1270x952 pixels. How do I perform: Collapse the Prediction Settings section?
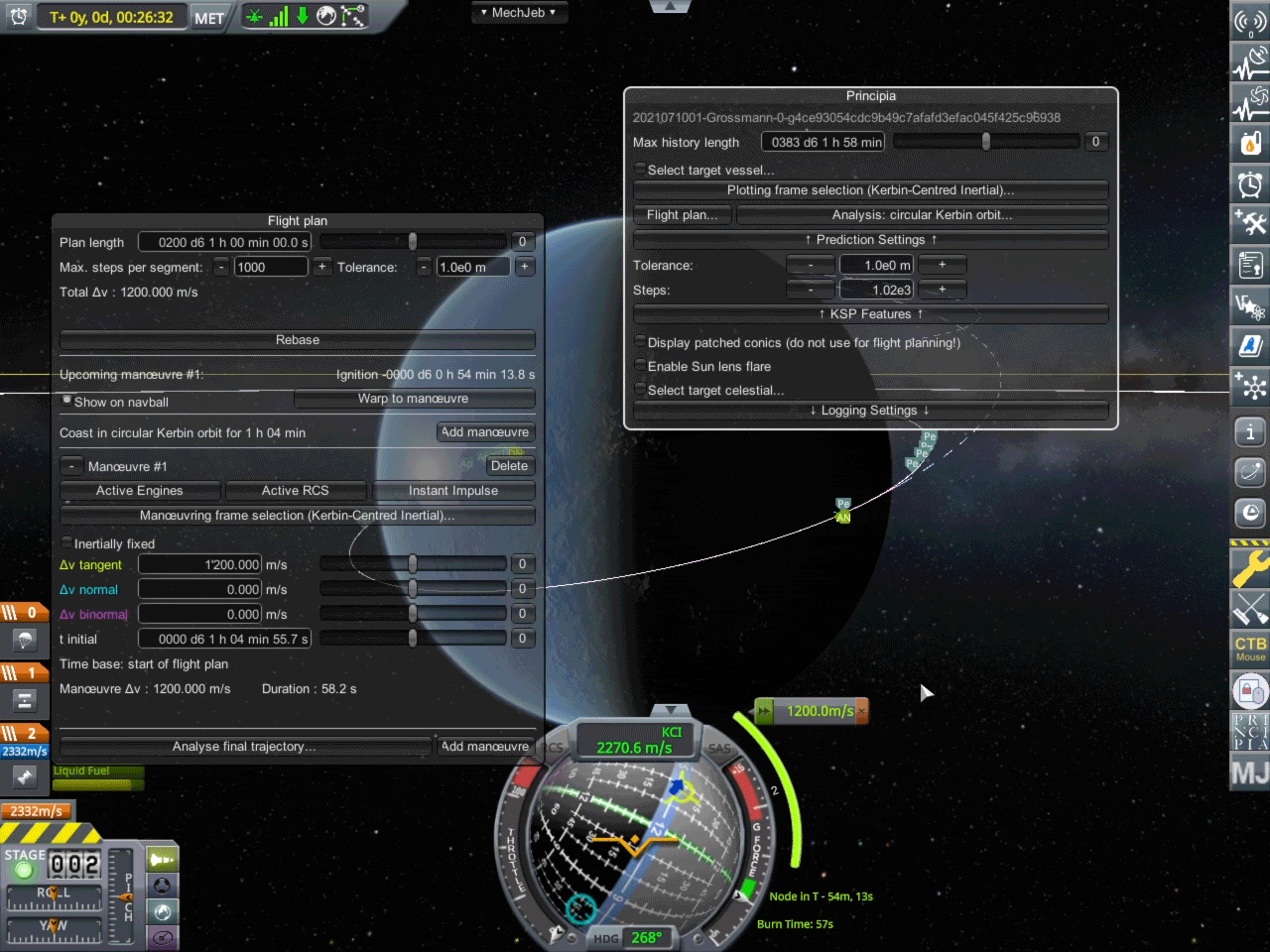tap(870, 239)
